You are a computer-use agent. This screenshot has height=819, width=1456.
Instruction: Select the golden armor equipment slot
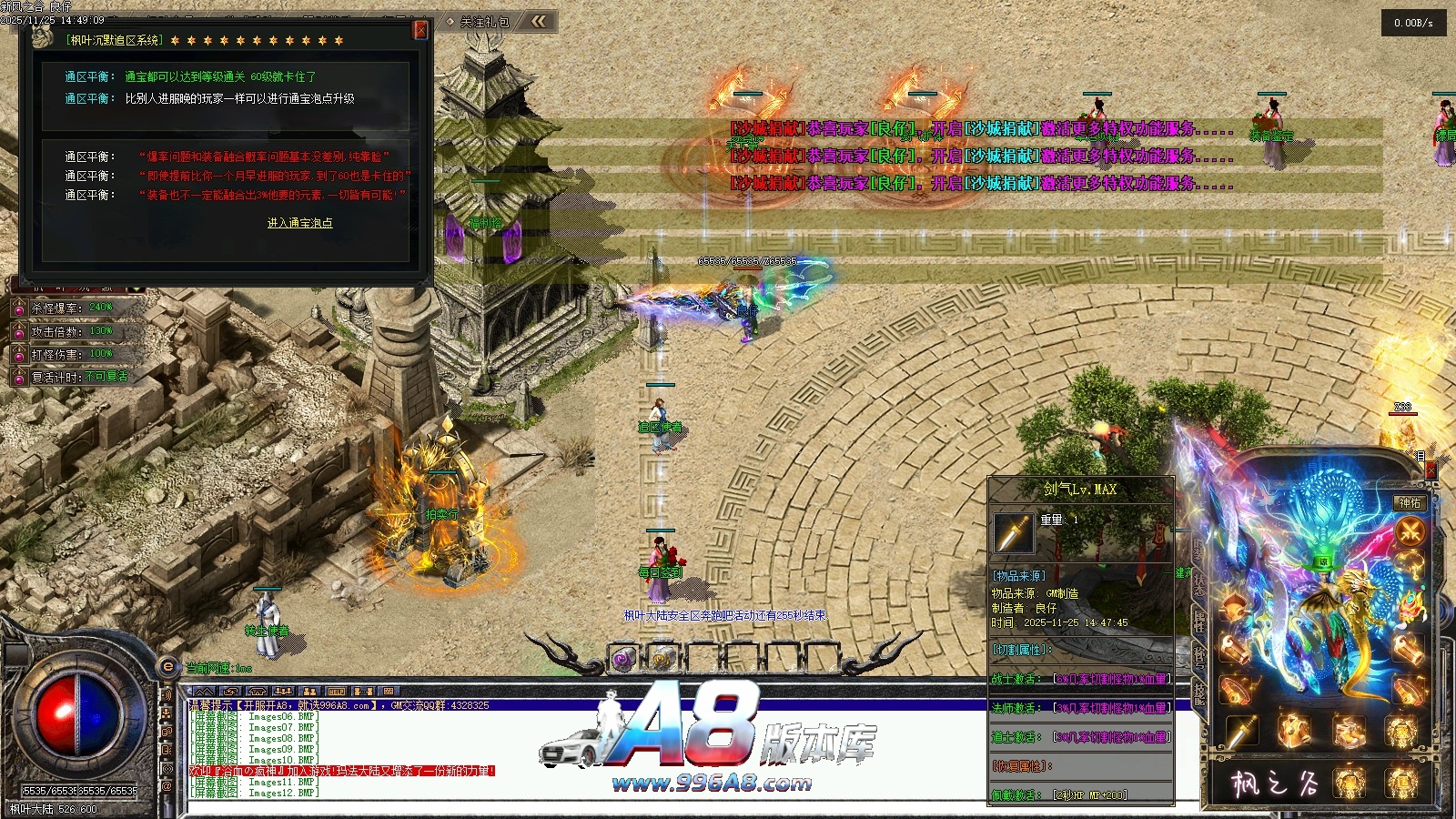tap(1295, 730)
